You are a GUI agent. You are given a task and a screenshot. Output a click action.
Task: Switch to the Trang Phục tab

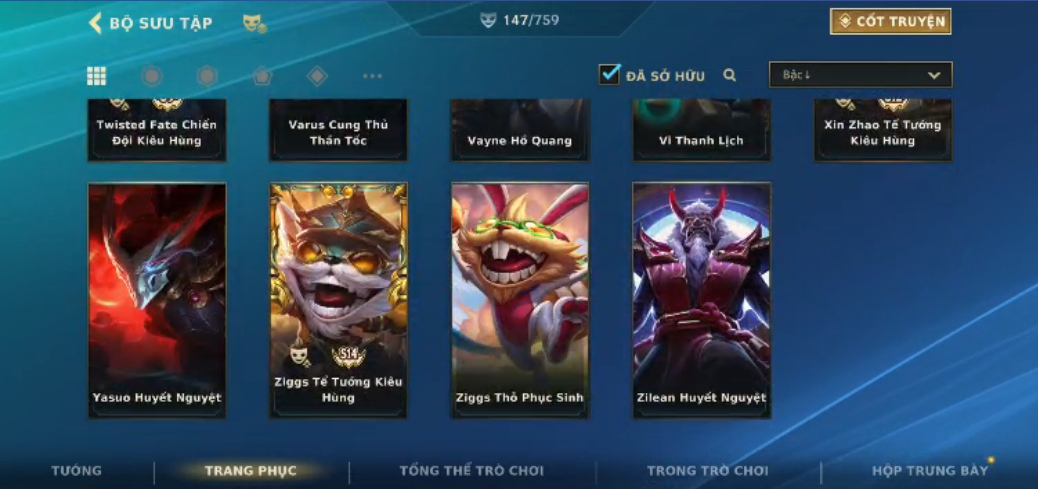[250, 471]
